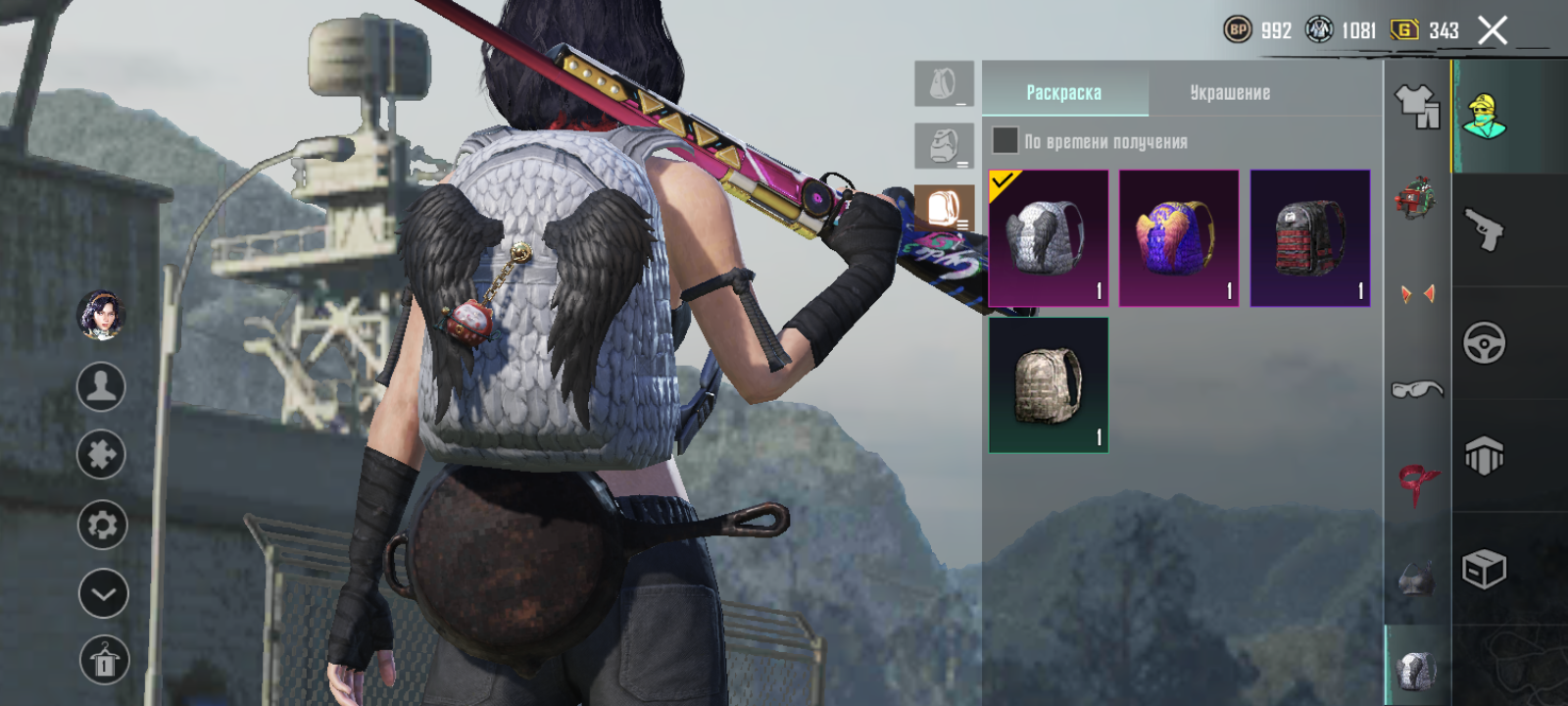Switch to the Раскраска tab
Image resolution: width=1568 pixels, height=706 pixels.
(1064, 92)
